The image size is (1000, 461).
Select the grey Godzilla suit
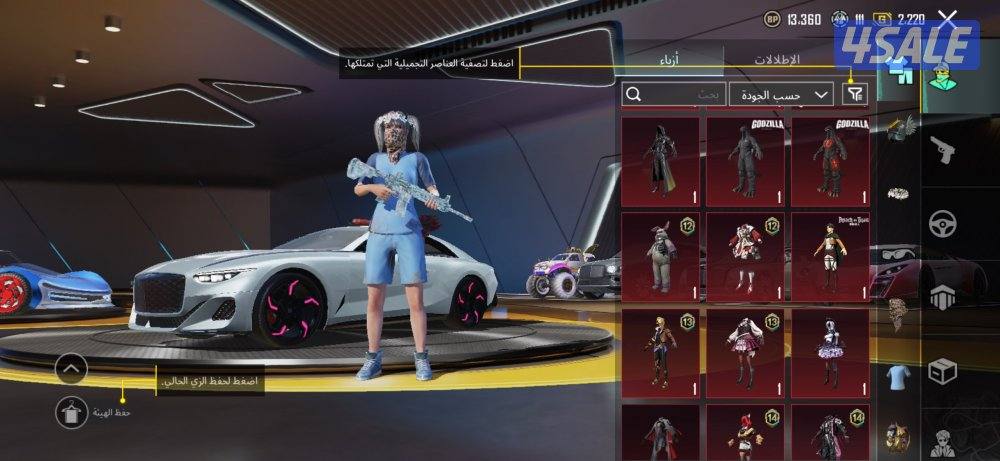(745, 161)
